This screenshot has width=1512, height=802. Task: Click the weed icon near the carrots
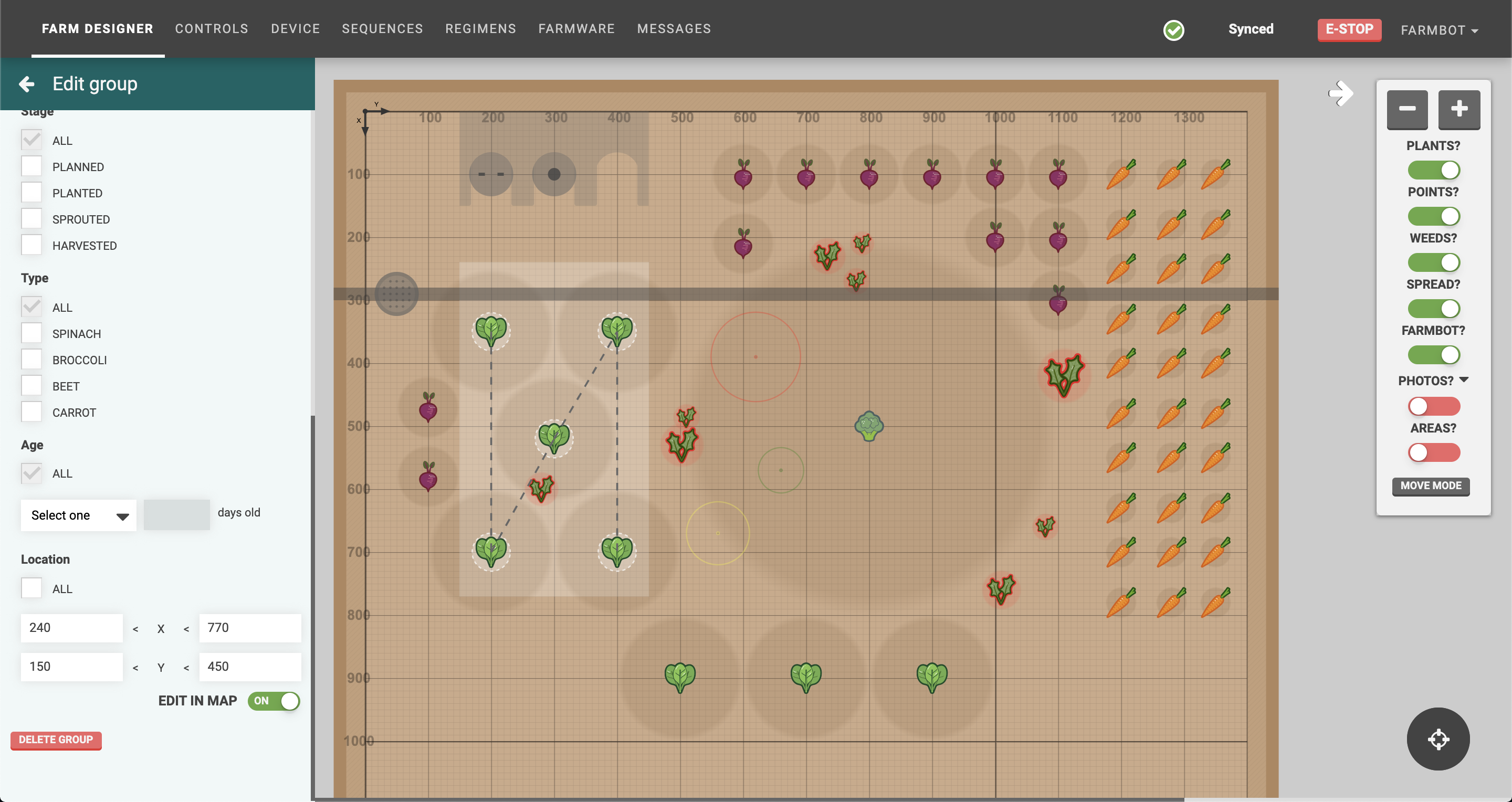click(1065, 371)
